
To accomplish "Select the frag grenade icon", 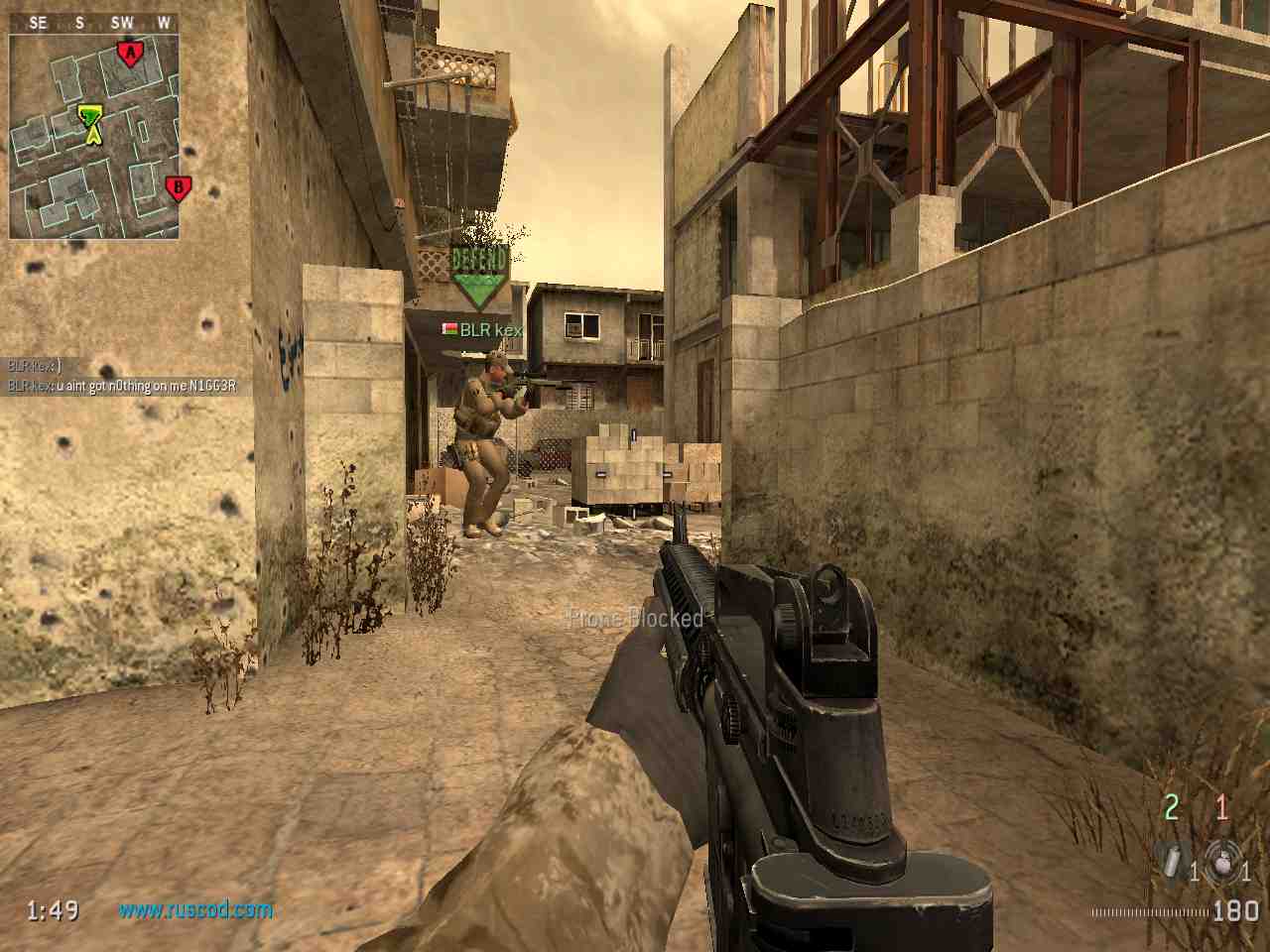I will pyautogui.click(x=1219, y=860).
